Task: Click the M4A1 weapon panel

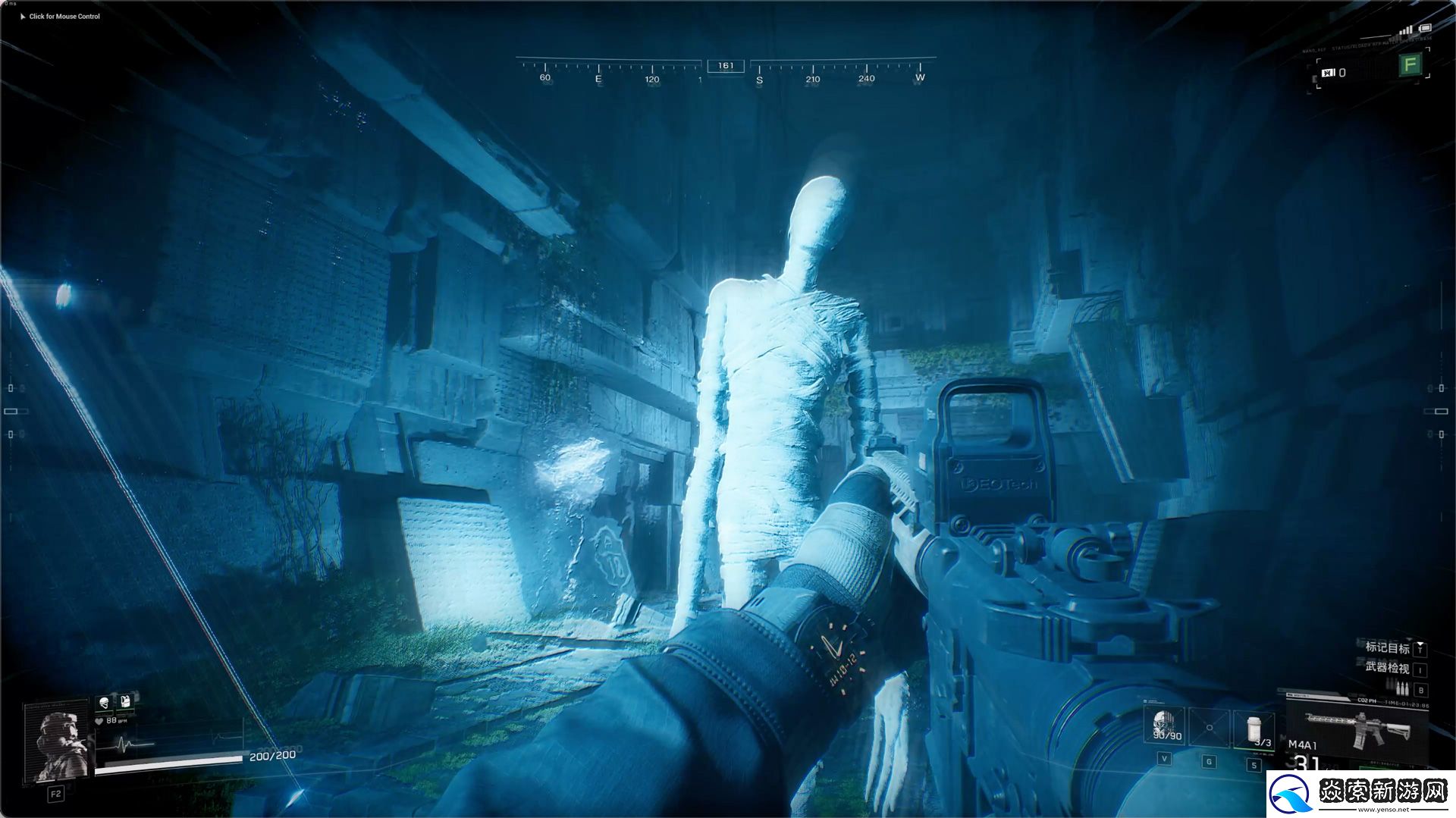Action: coord(1355,726)
